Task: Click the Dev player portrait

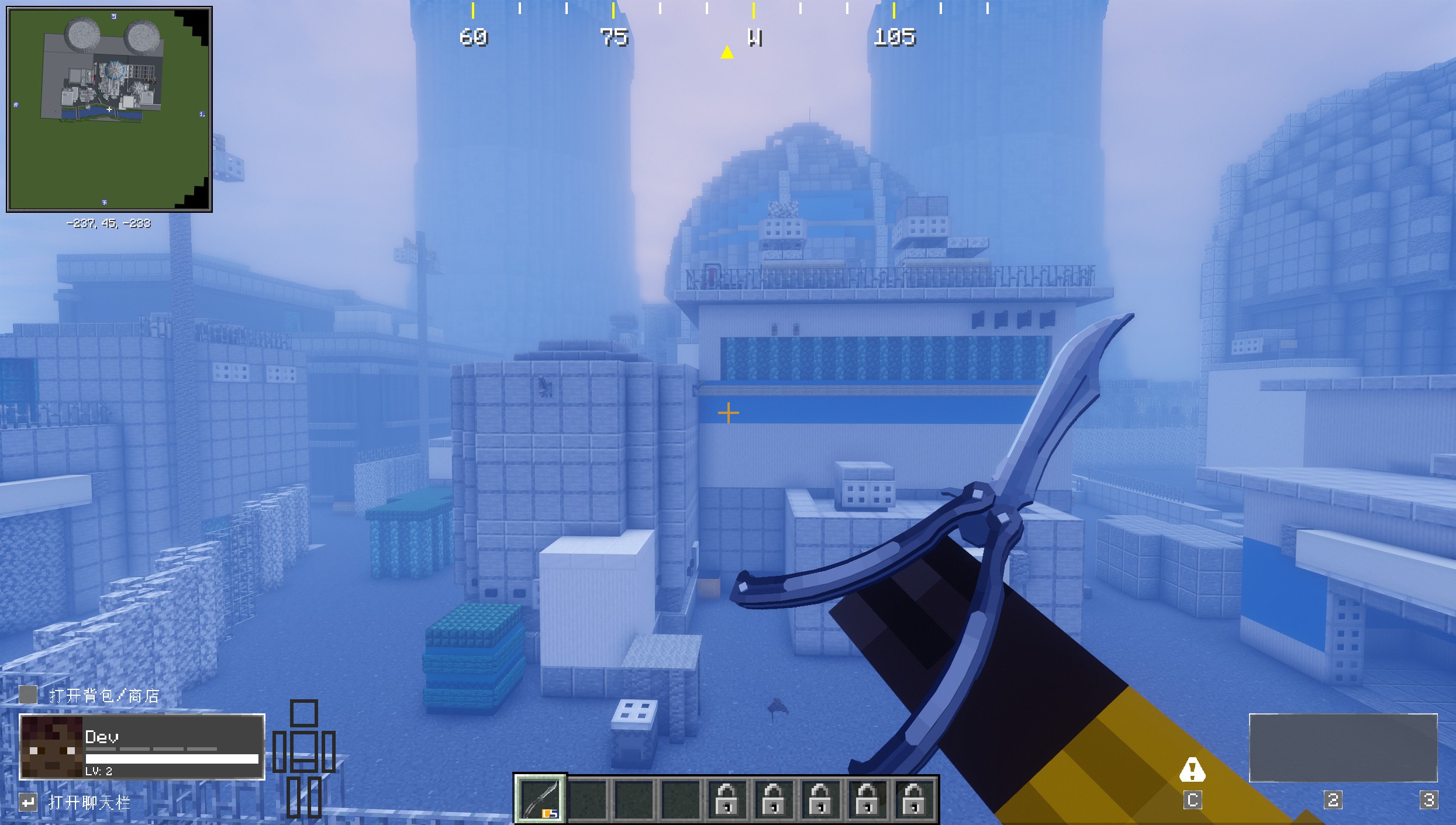Action: (52, 747)
